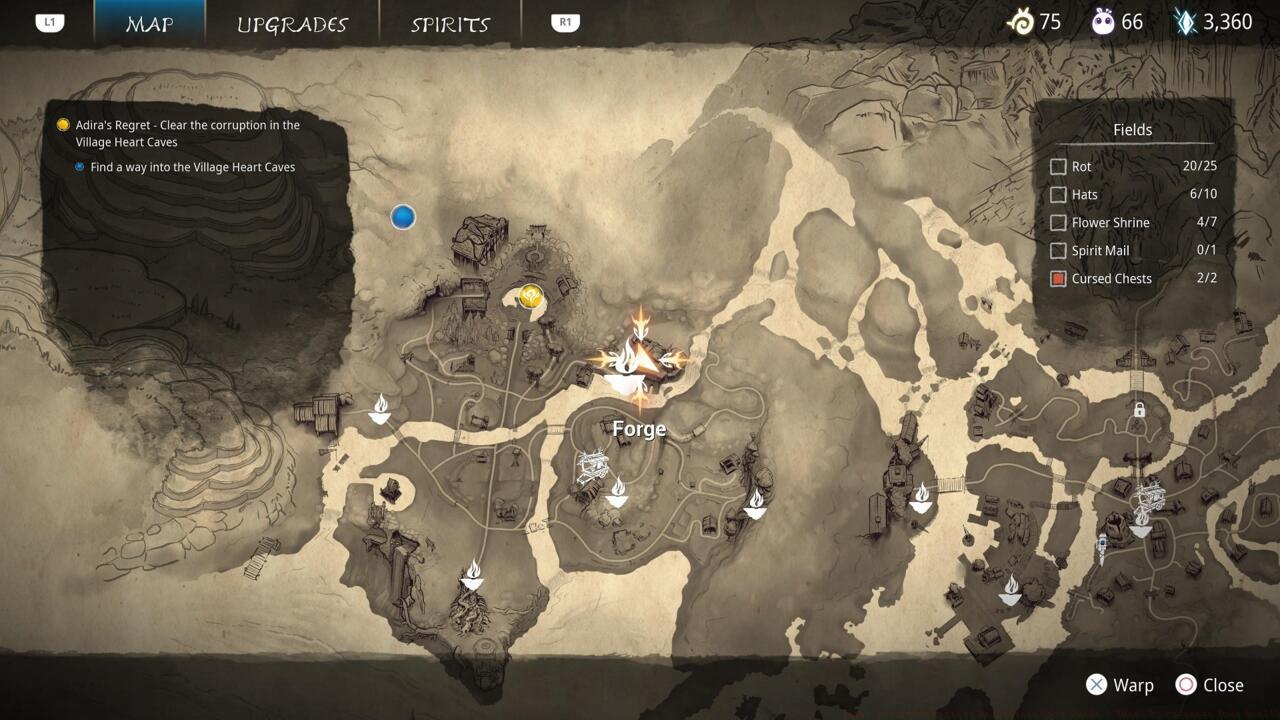Select the highlighted Forge warp point
The height and width of the screenshot is (720, 1280).
pos(637,360)
